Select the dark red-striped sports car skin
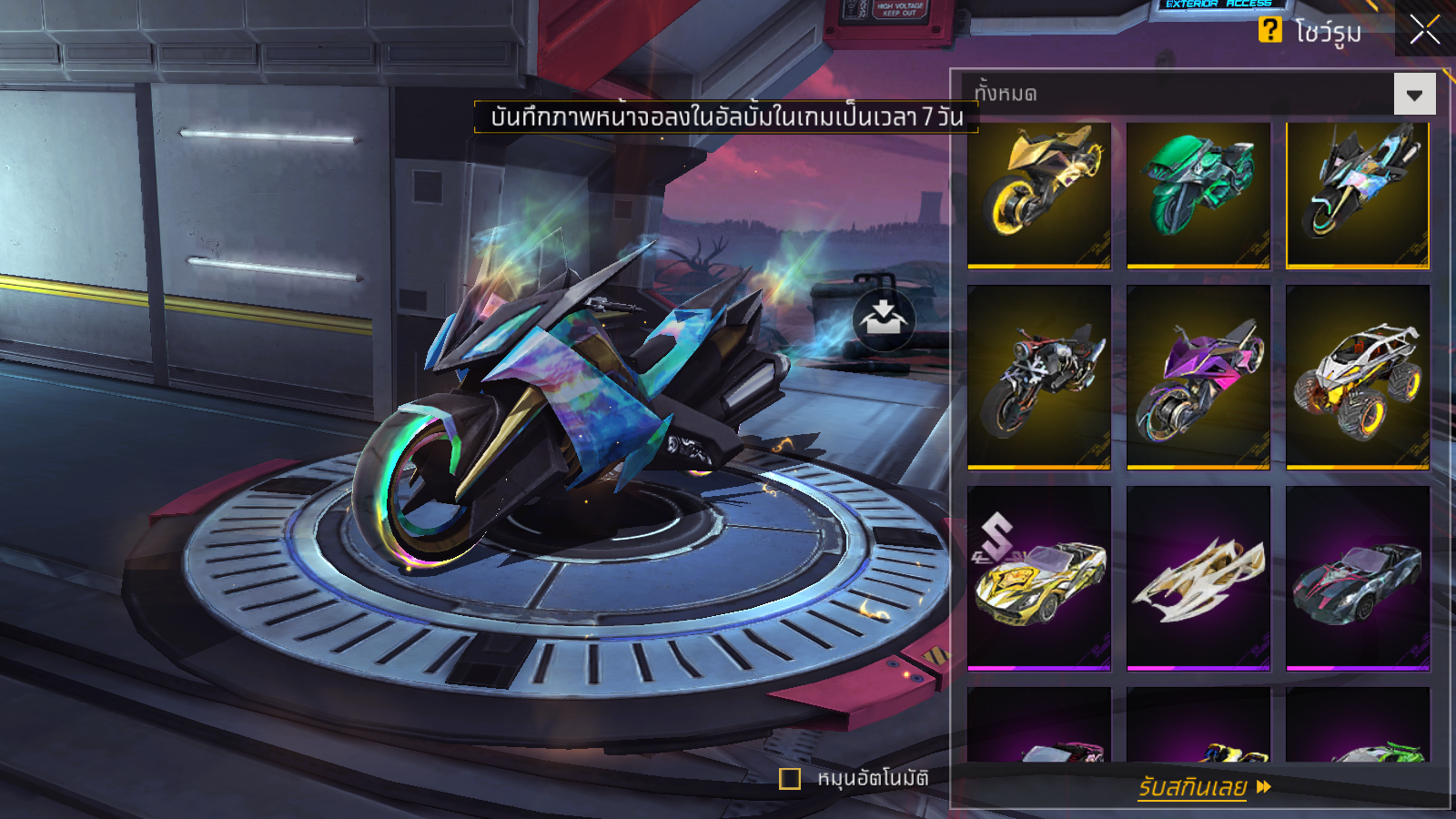This screenshot has width=1456, height=819. pyautogui.click(x=1357, y=578)
